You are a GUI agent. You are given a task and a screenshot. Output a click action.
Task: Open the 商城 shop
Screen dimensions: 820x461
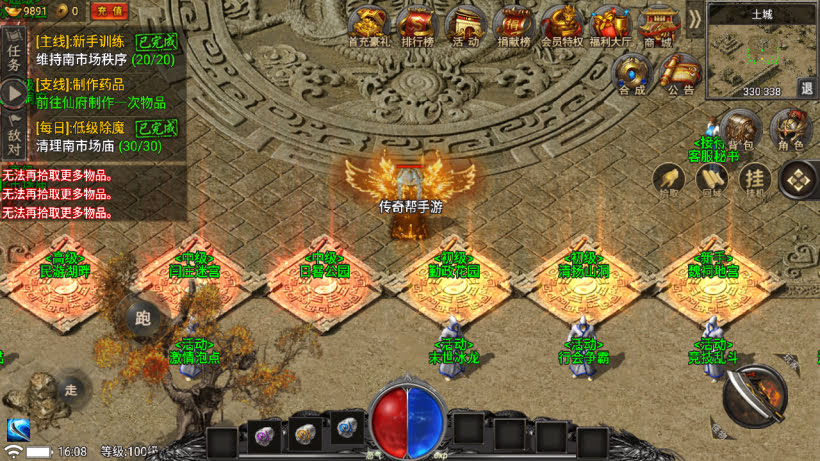click(x=658, y=25)
